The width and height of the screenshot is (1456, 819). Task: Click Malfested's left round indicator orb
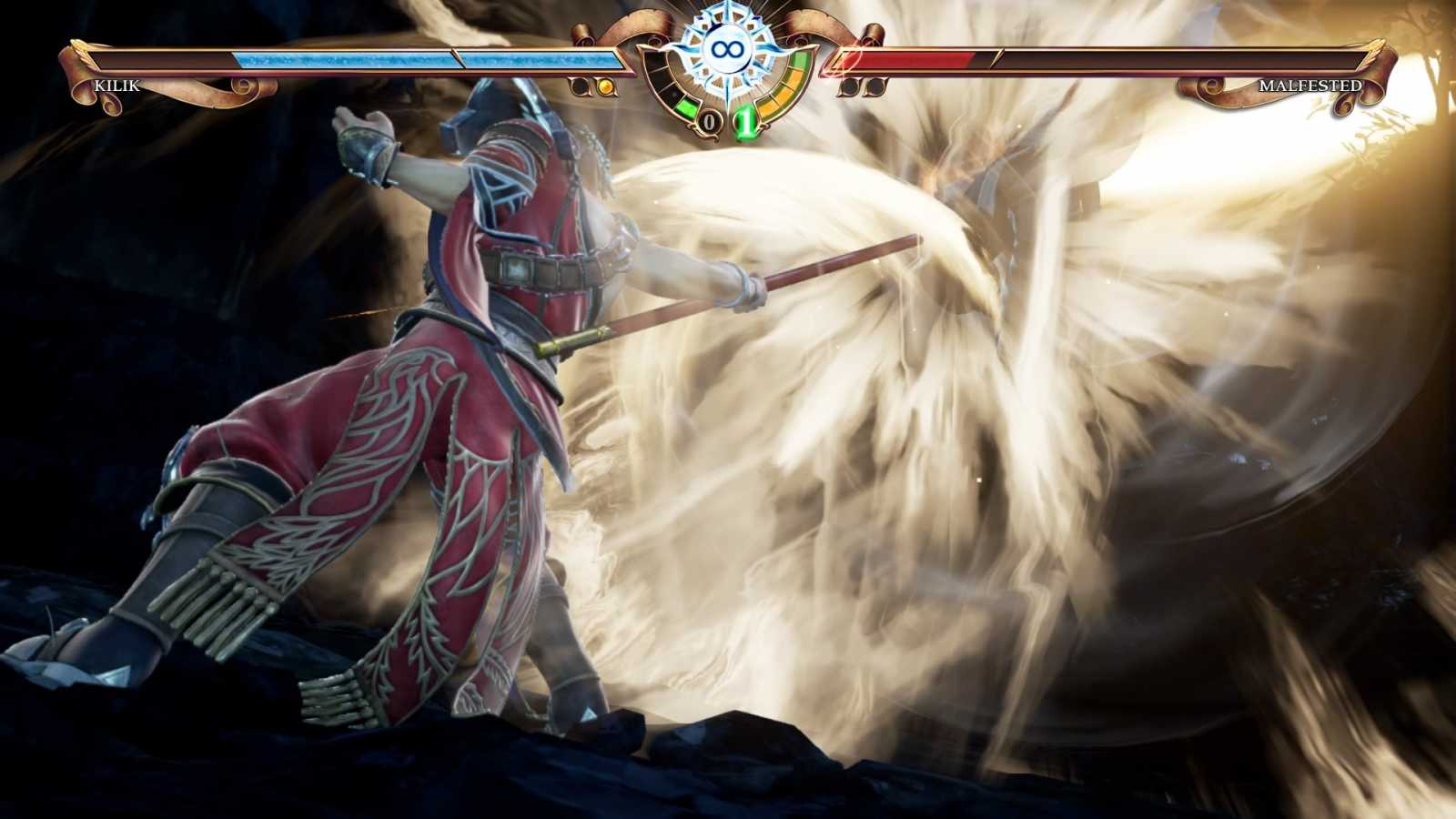849,86
